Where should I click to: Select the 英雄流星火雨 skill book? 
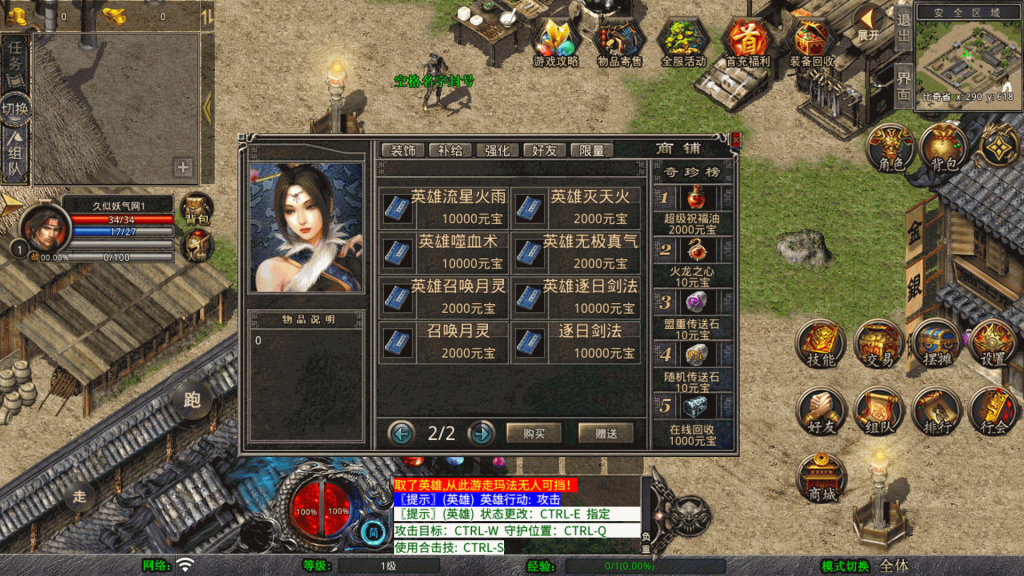pyautogui.click(x=443, y=207)
